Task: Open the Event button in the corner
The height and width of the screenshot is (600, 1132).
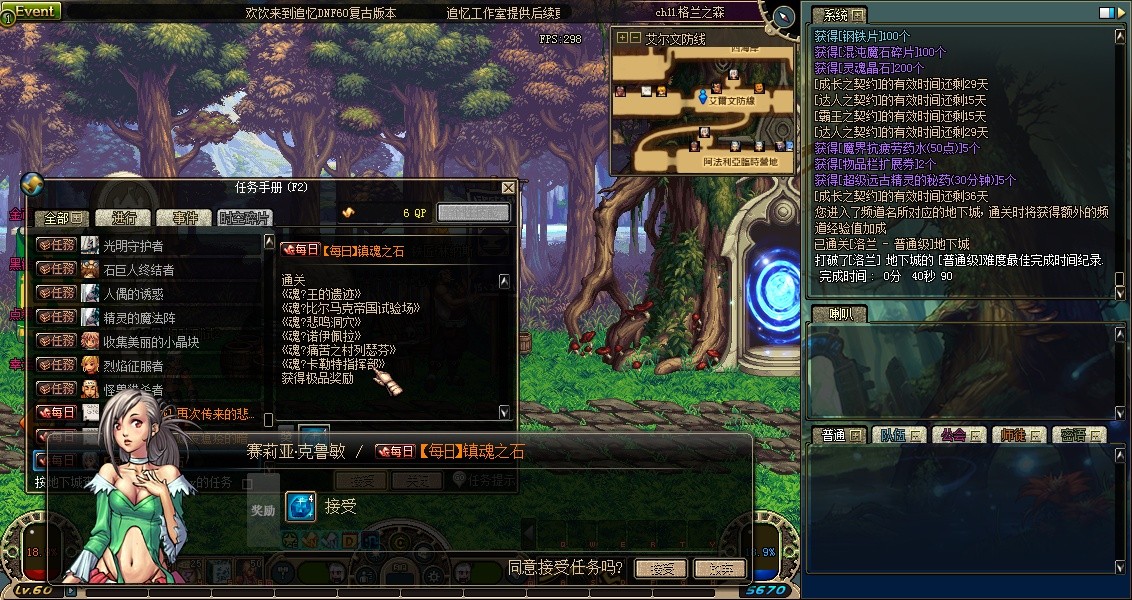Action: (32, 11)
